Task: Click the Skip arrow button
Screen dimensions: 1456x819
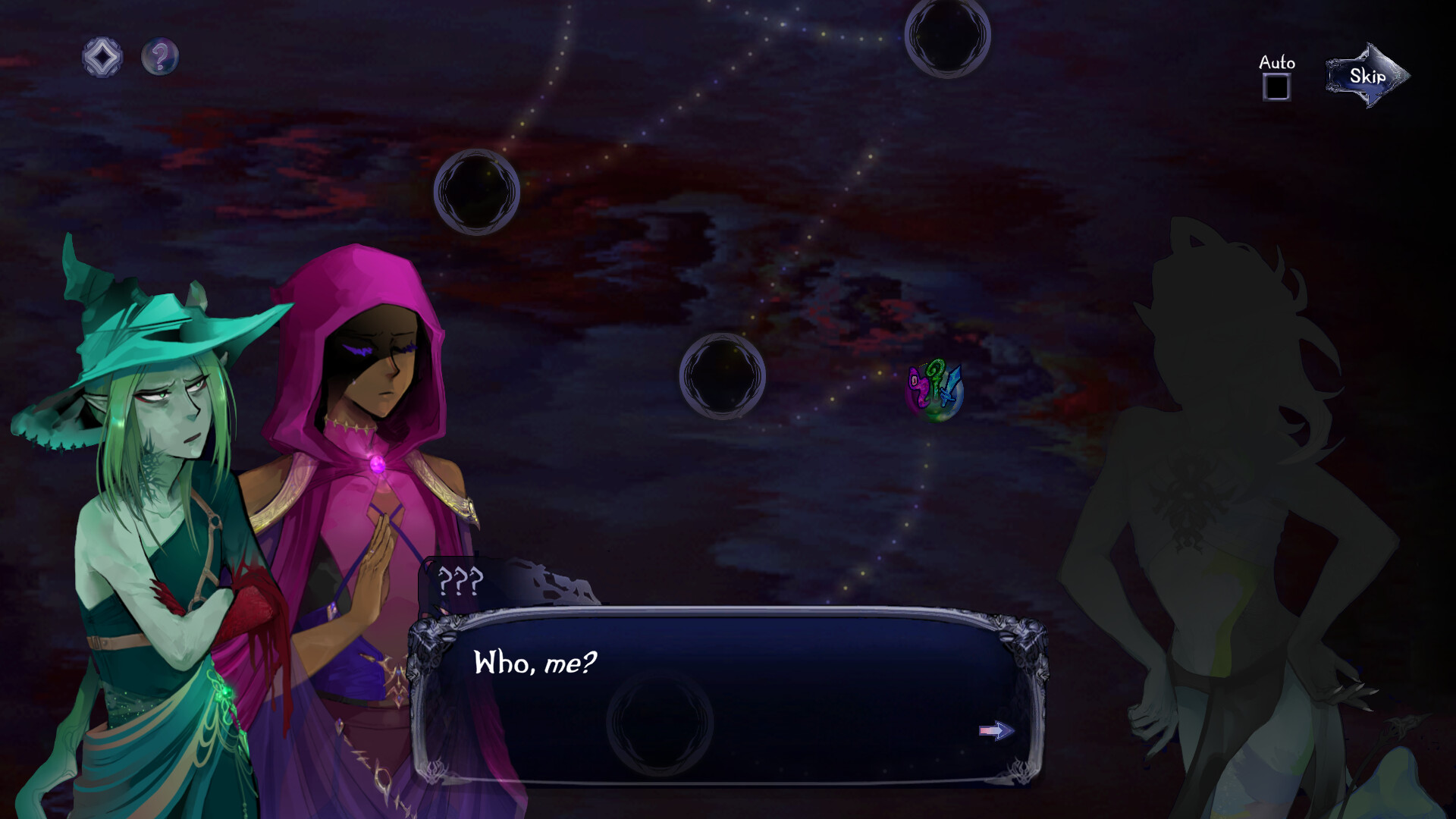Action: 1370,76
